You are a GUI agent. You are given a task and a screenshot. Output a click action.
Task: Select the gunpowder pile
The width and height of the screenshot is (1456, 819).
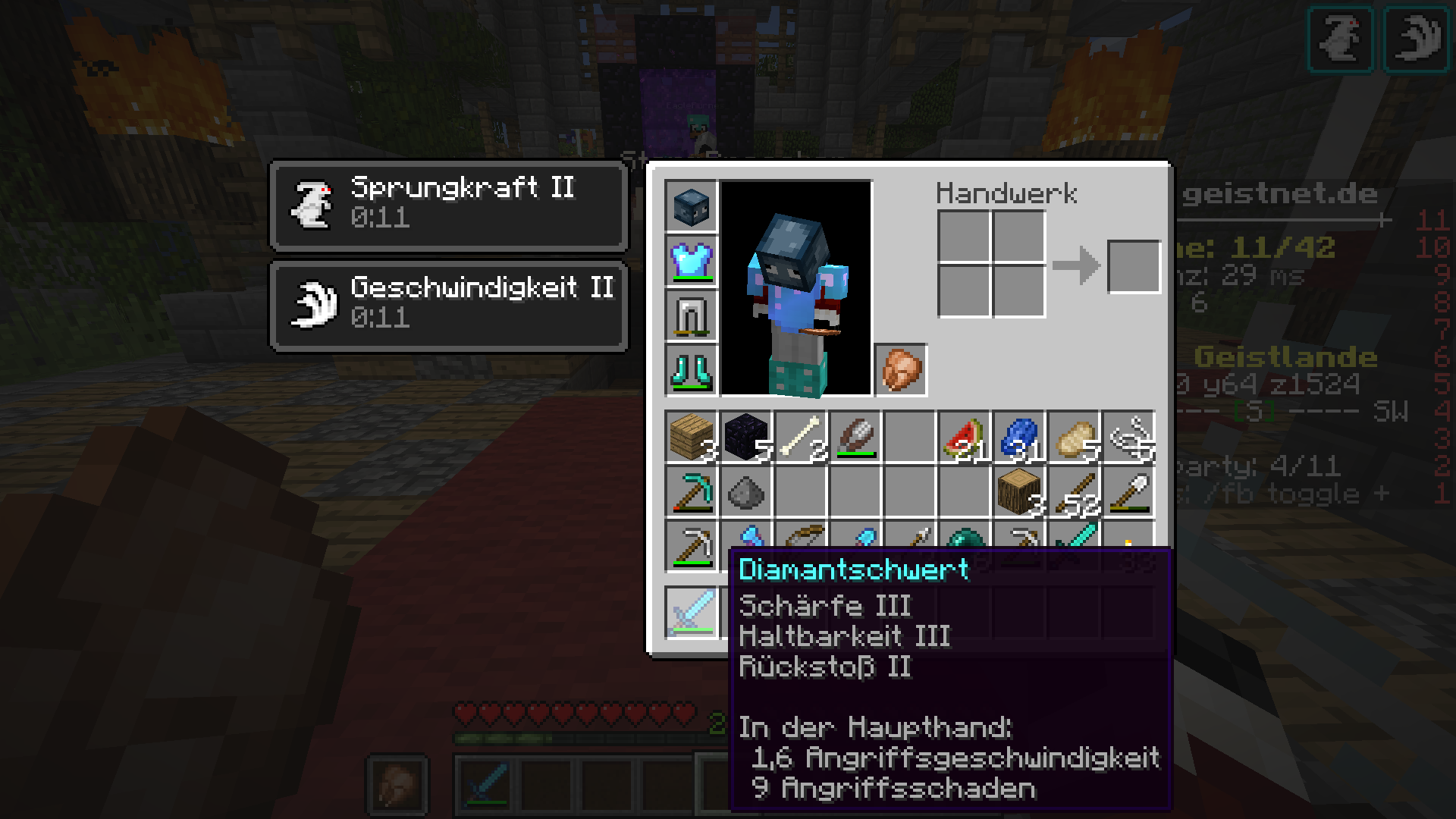745,491
